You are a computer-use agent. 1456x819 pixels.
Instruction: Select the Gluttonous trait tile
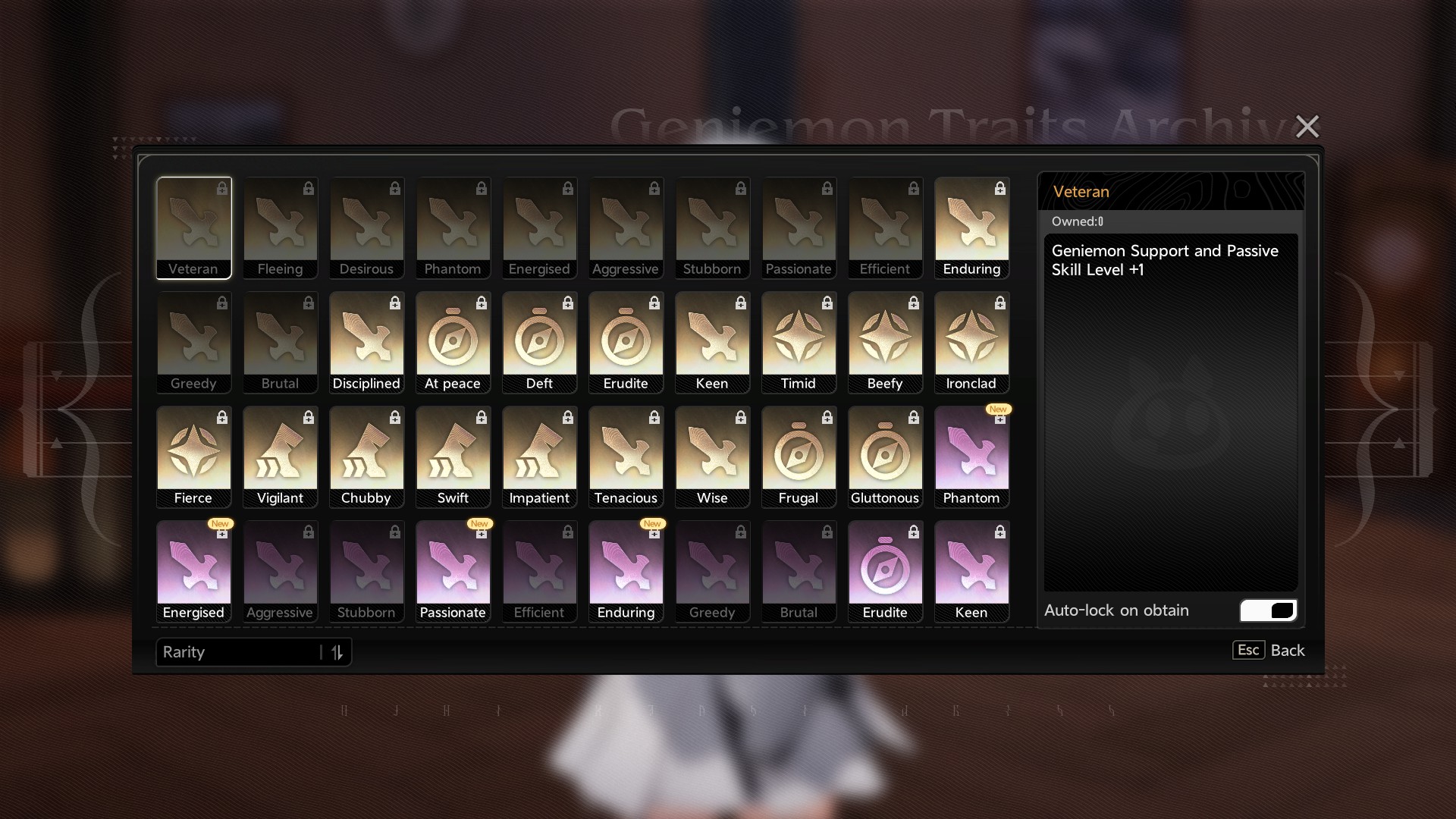pos(886,457)
